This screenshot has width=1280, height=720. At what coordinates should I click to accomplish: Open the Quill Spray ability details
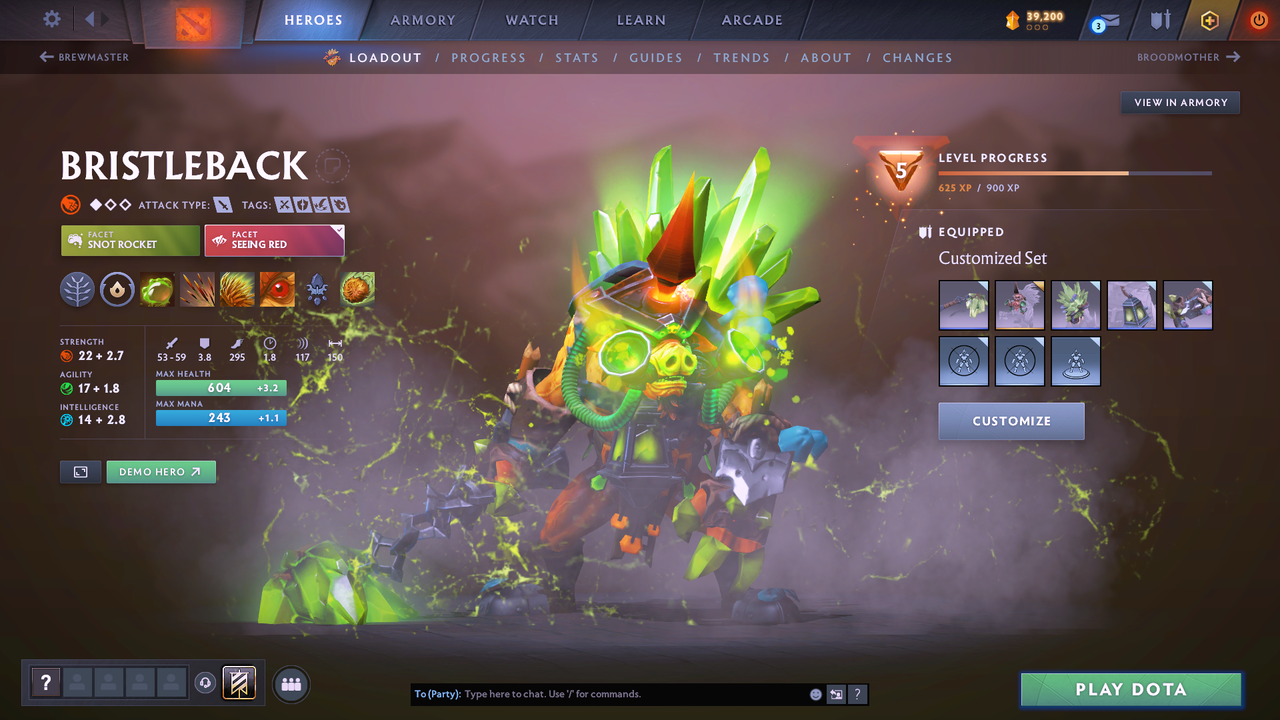click(x=197, y=289)
